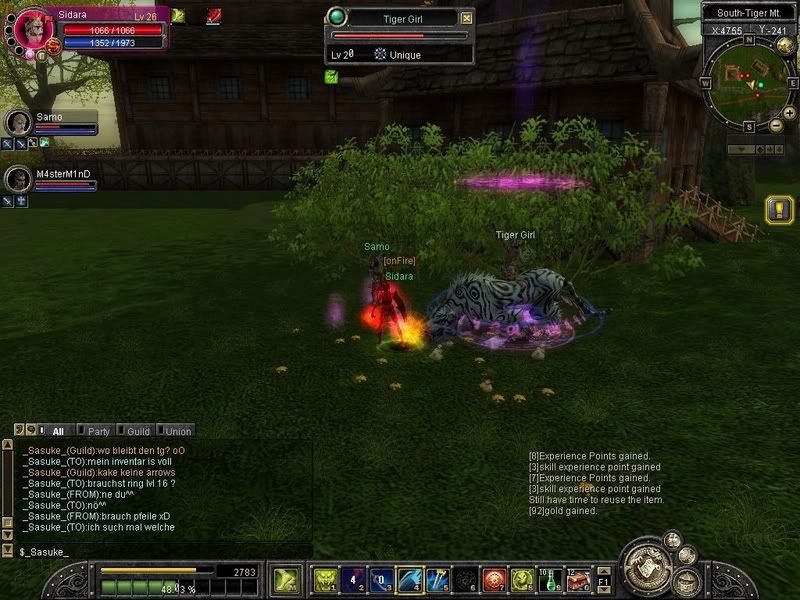Open the yellow exclamation mark alert

coord(779,210)
